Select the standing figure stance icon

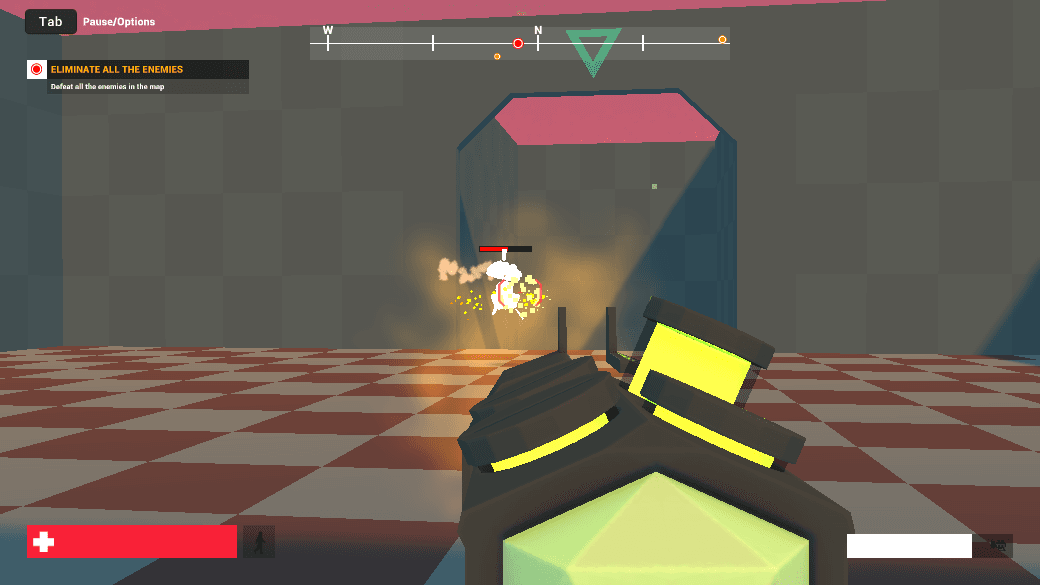click(259, 542)
